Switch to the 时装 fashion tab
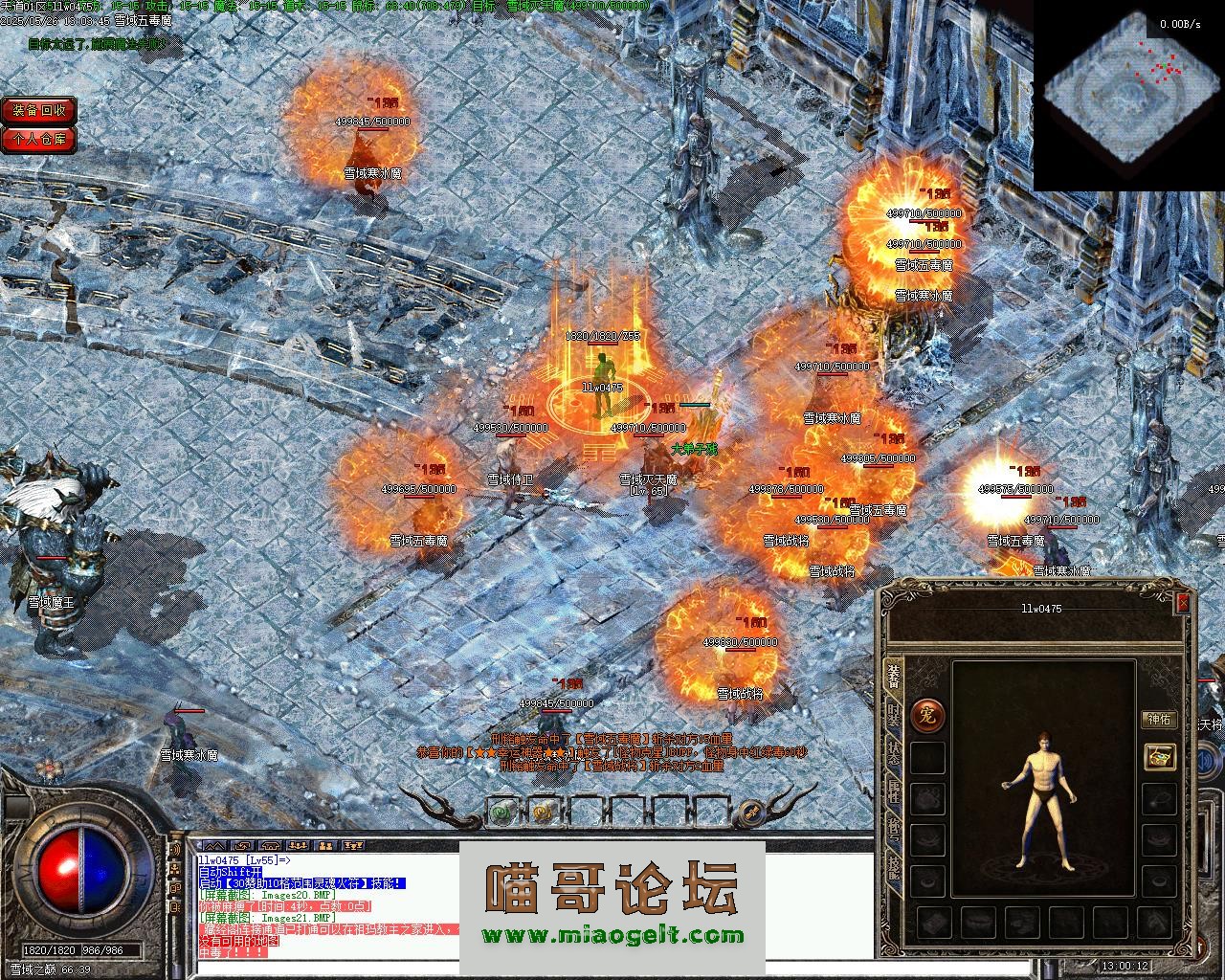The width and height of the screenshot is (1225, 980). click(x=893, y=713)
